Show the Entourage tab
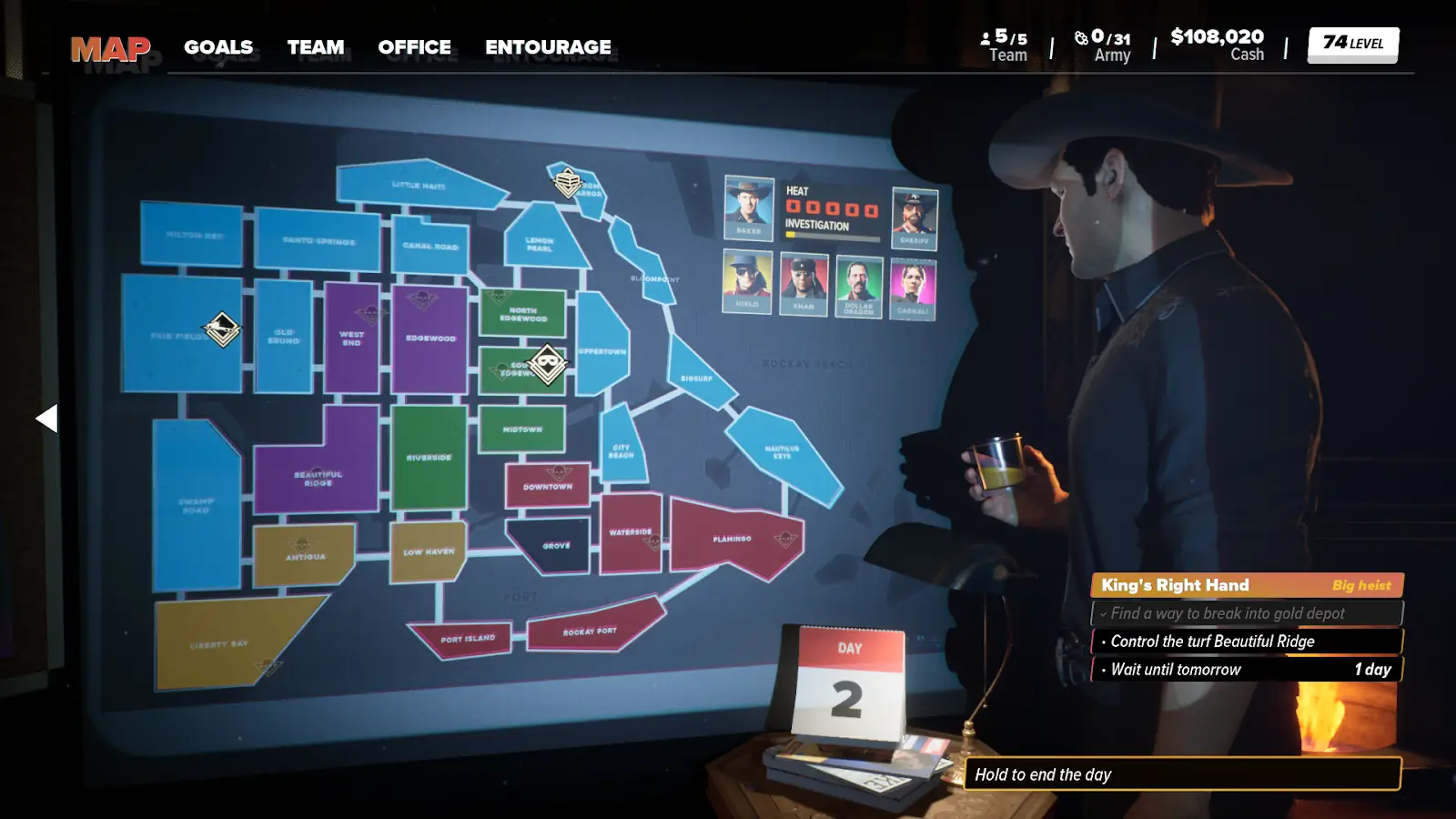This screenshot has height=819, width=1456. pyautogui.click(x=548, y=47)
